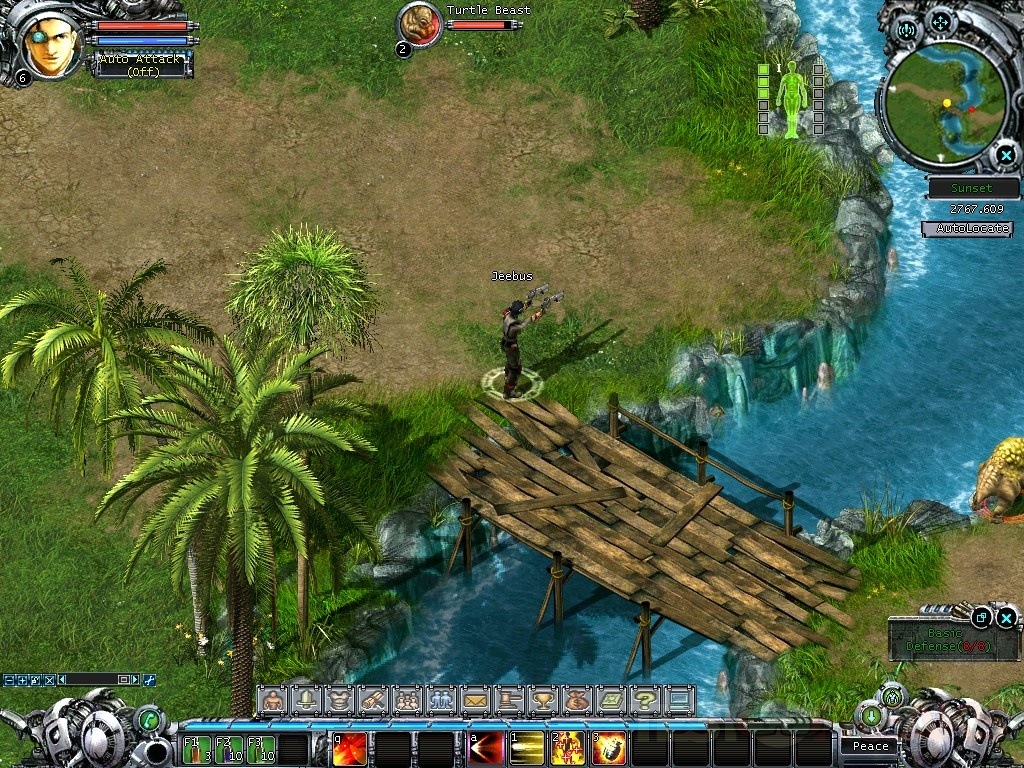Use the F3 quick slot item
The width and height of the screenshot is (1024, 768).
(260, 749)
